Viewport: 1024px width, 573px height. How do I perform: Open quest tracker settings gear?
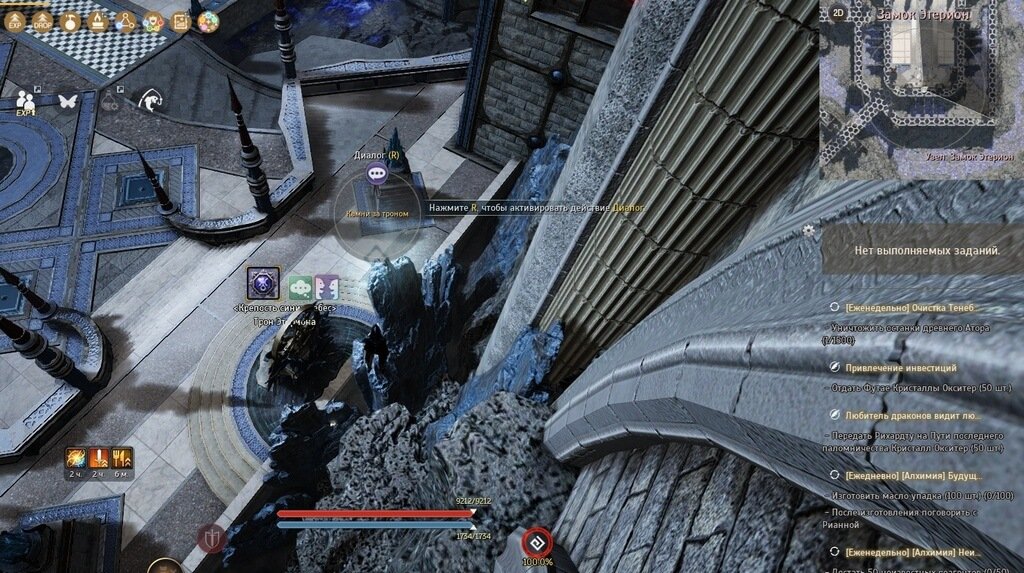[808, 229]
